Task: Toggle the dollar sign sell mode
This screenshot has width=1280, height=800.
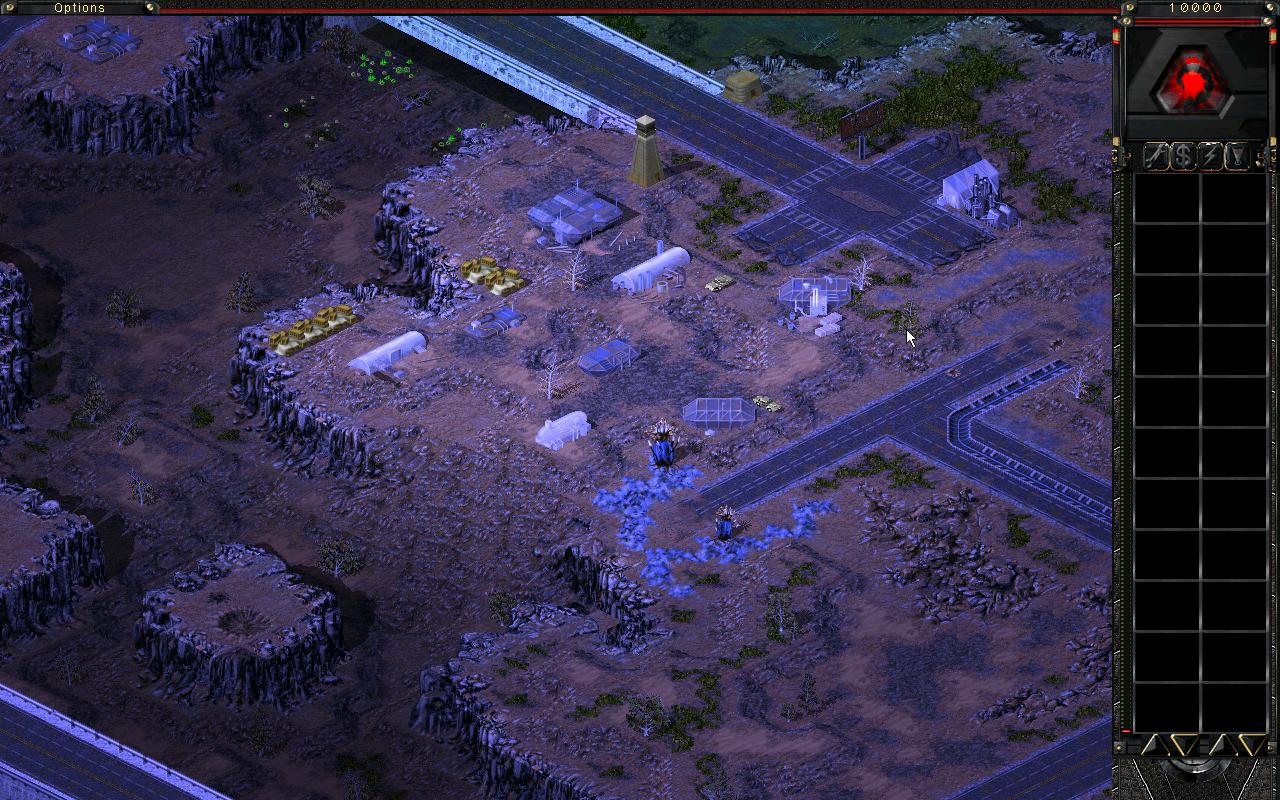Action: (x=1183, y=156)
